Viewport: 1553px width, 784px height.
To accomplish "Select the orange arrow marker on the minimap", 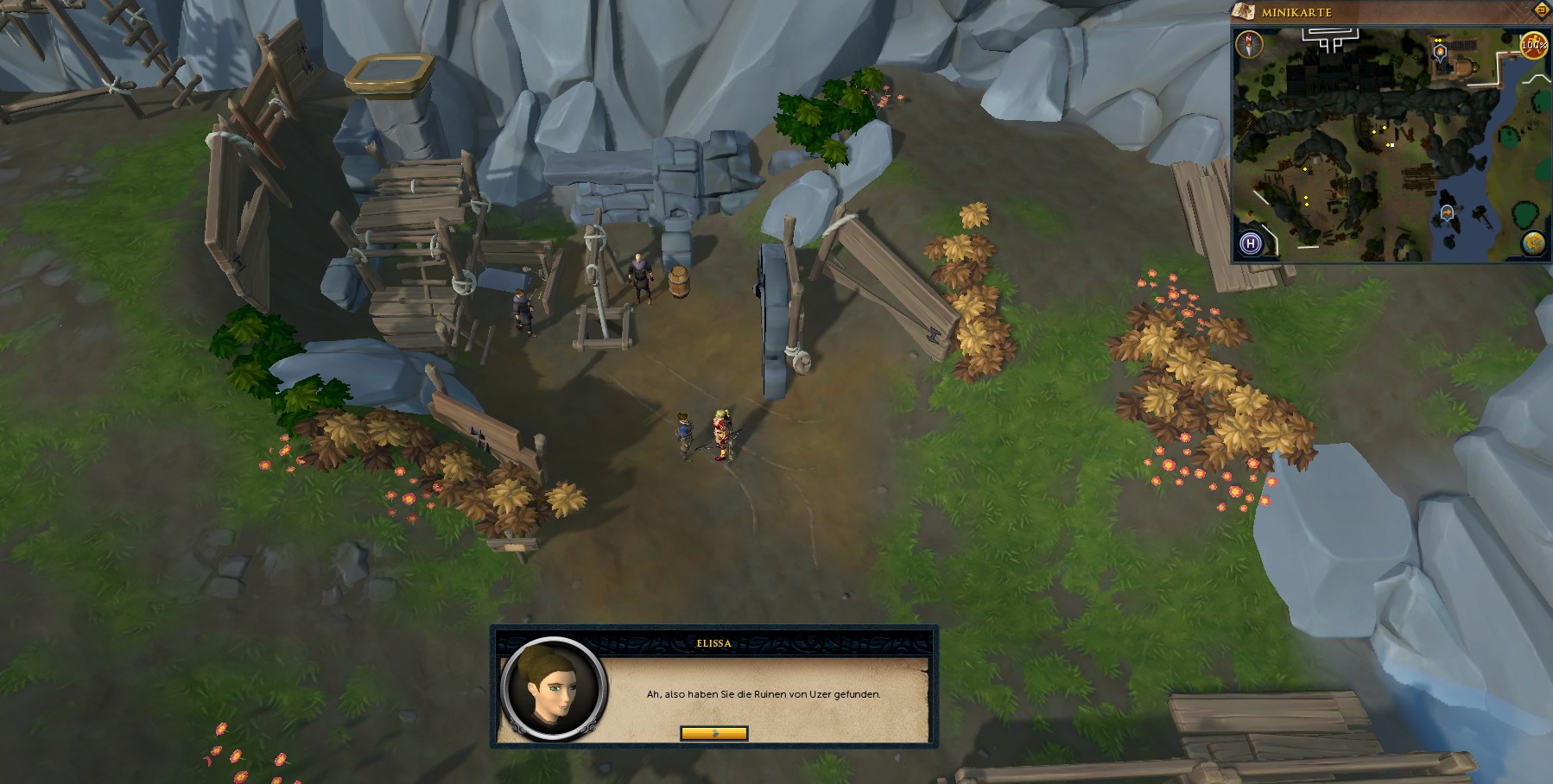I will 1447,212.
